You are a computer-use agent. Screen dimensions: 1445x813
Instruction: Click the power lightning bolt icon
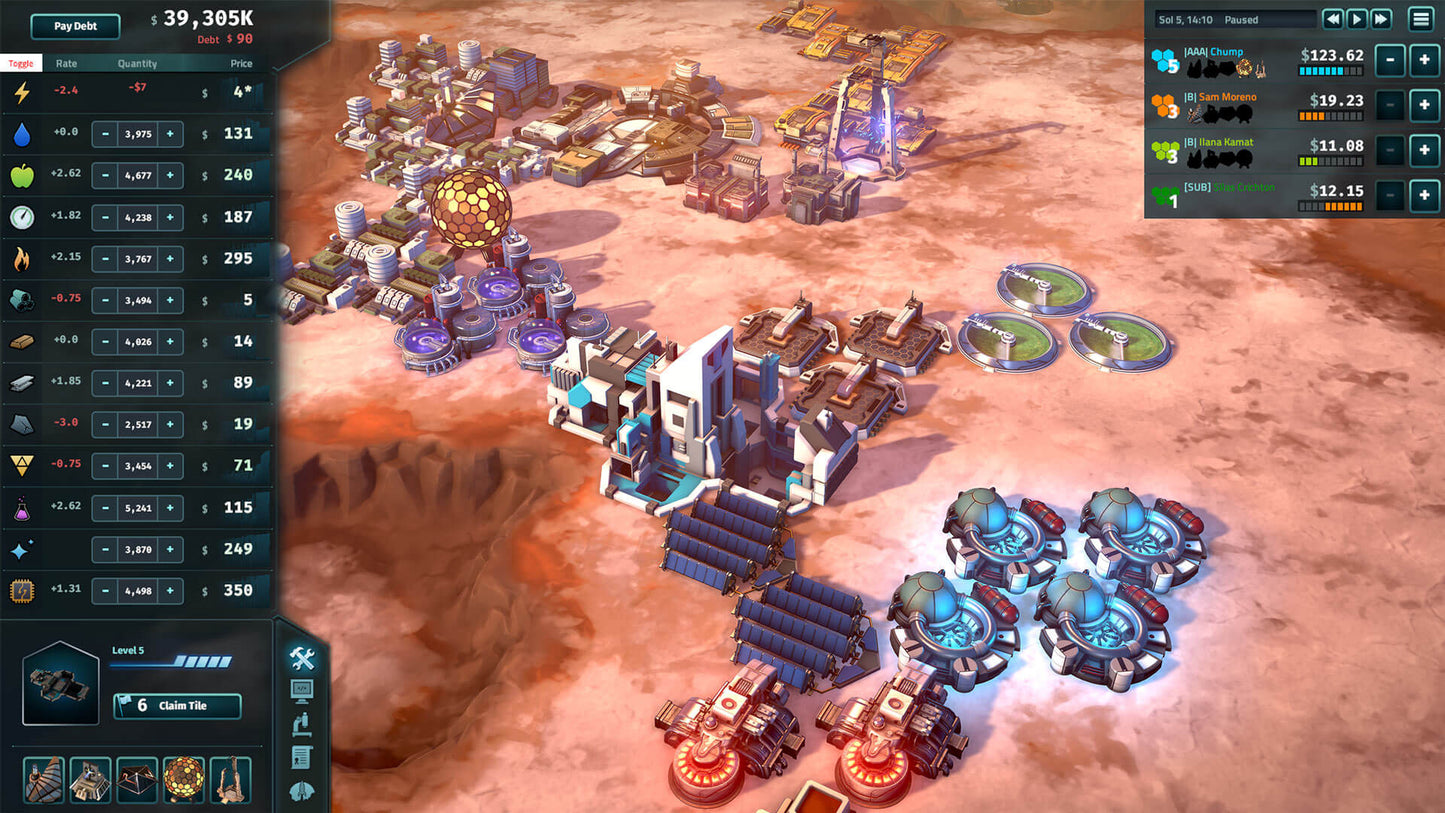(x=22, y=92)
